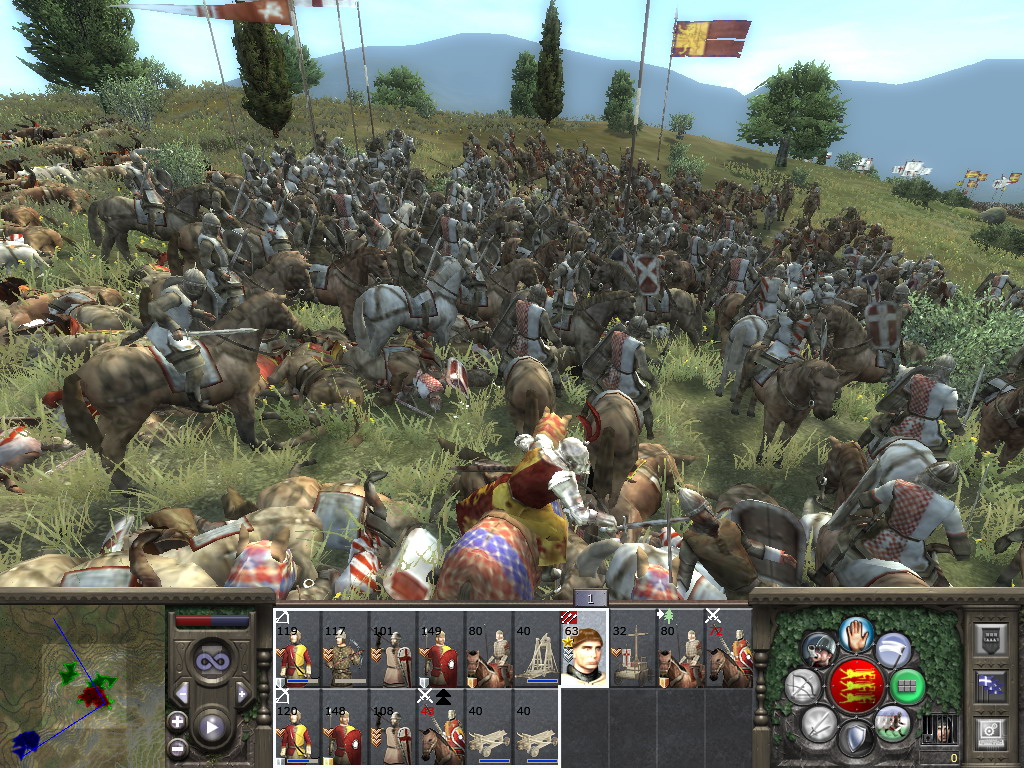Click the battle minimap
1024x768 pixels.
pos(82,686)
